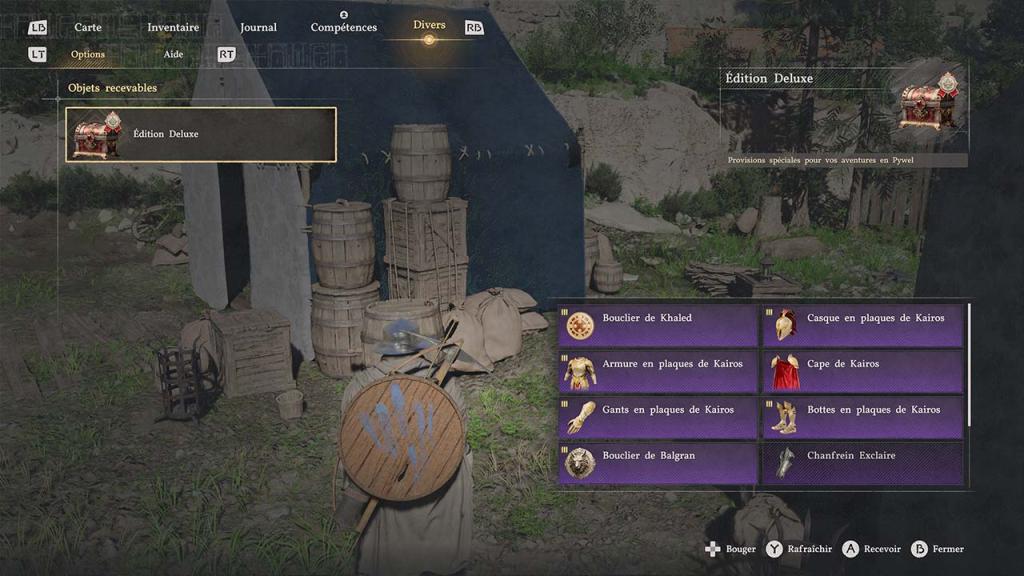1024x576 pixels.
Task: Switch to the Inventaire tab
Action: (x=173, y=27)
